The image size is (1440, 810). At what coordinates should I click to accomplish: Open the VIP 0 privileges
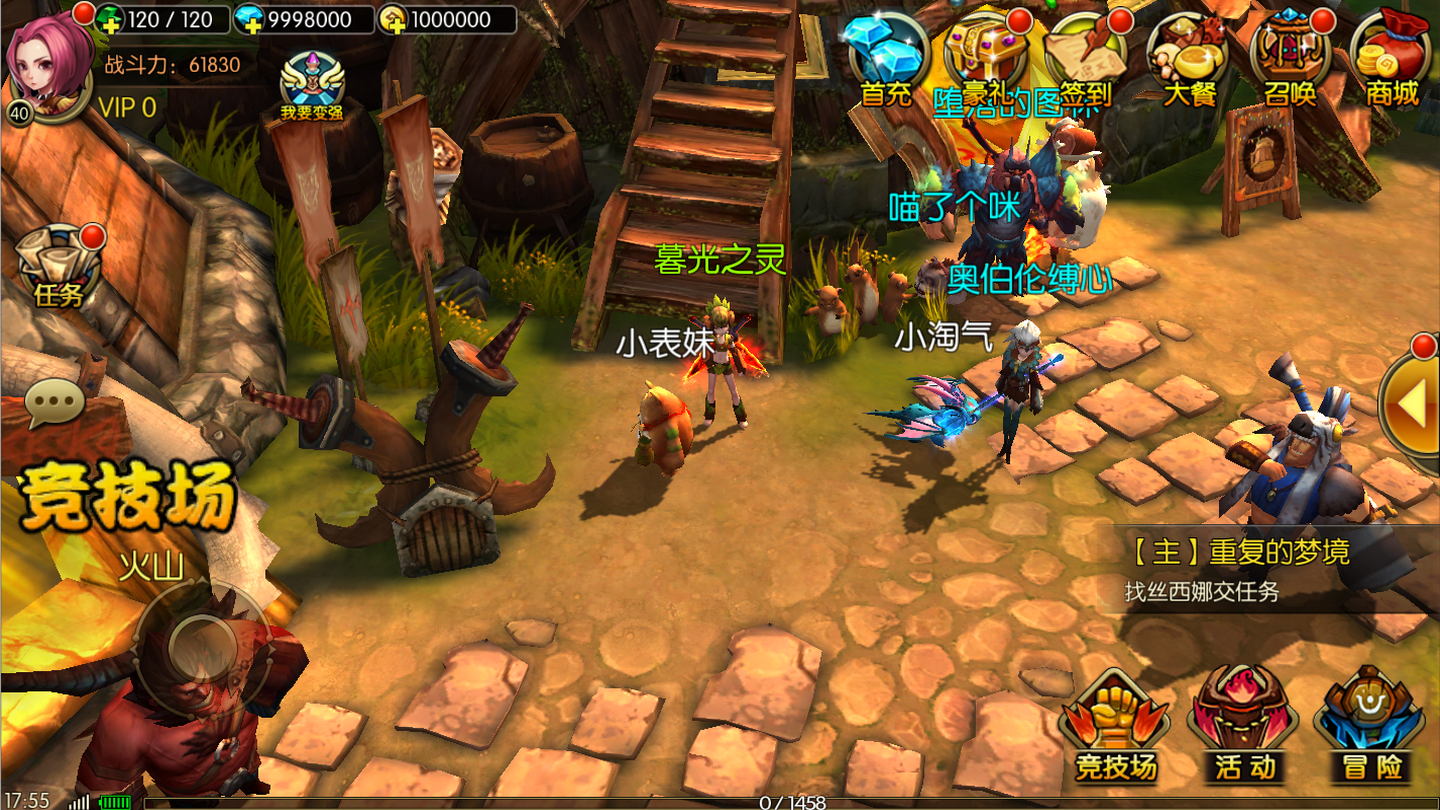127,108
